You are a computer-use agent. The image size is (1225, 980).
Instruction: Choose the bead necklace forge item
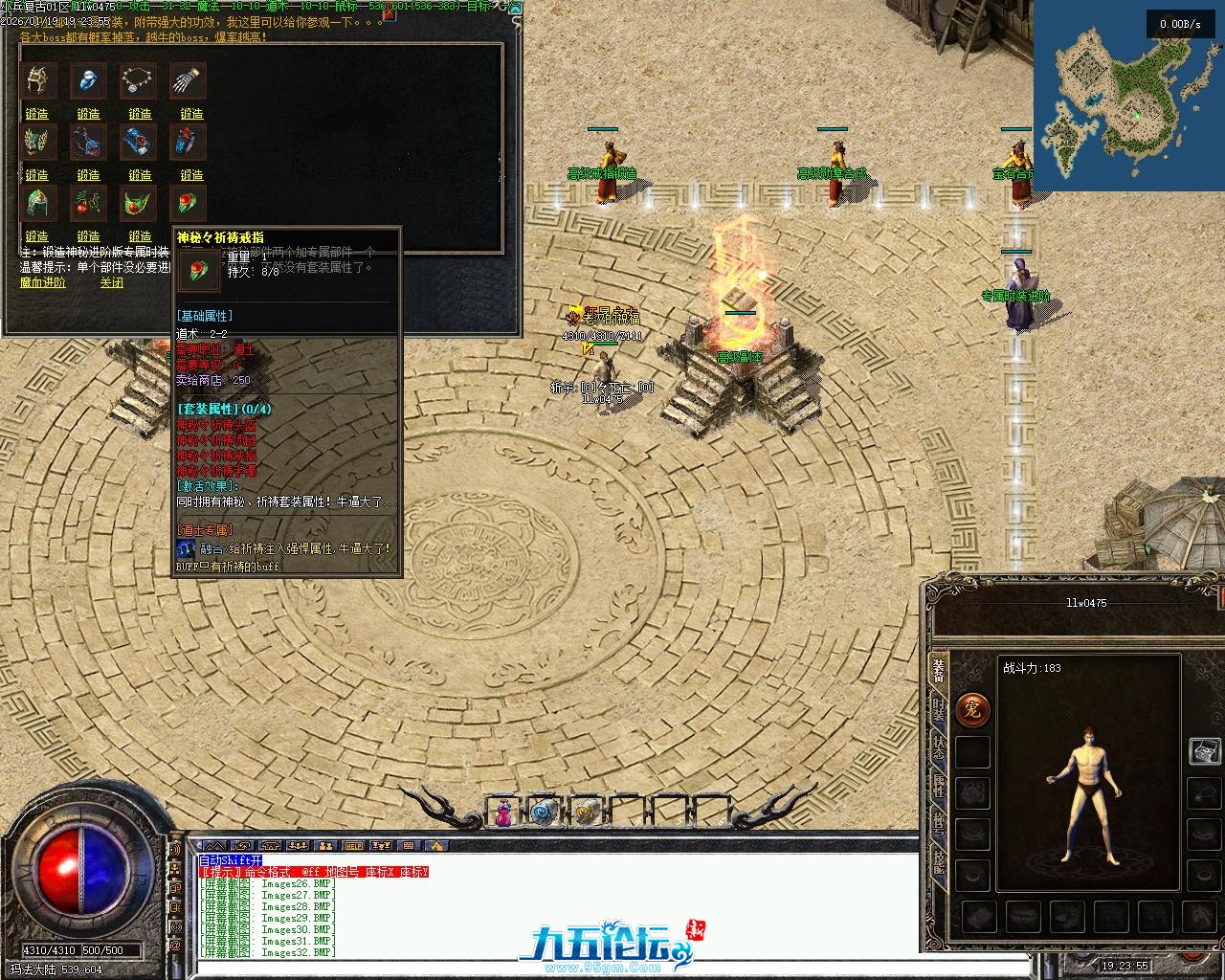(x=140, y=81)
